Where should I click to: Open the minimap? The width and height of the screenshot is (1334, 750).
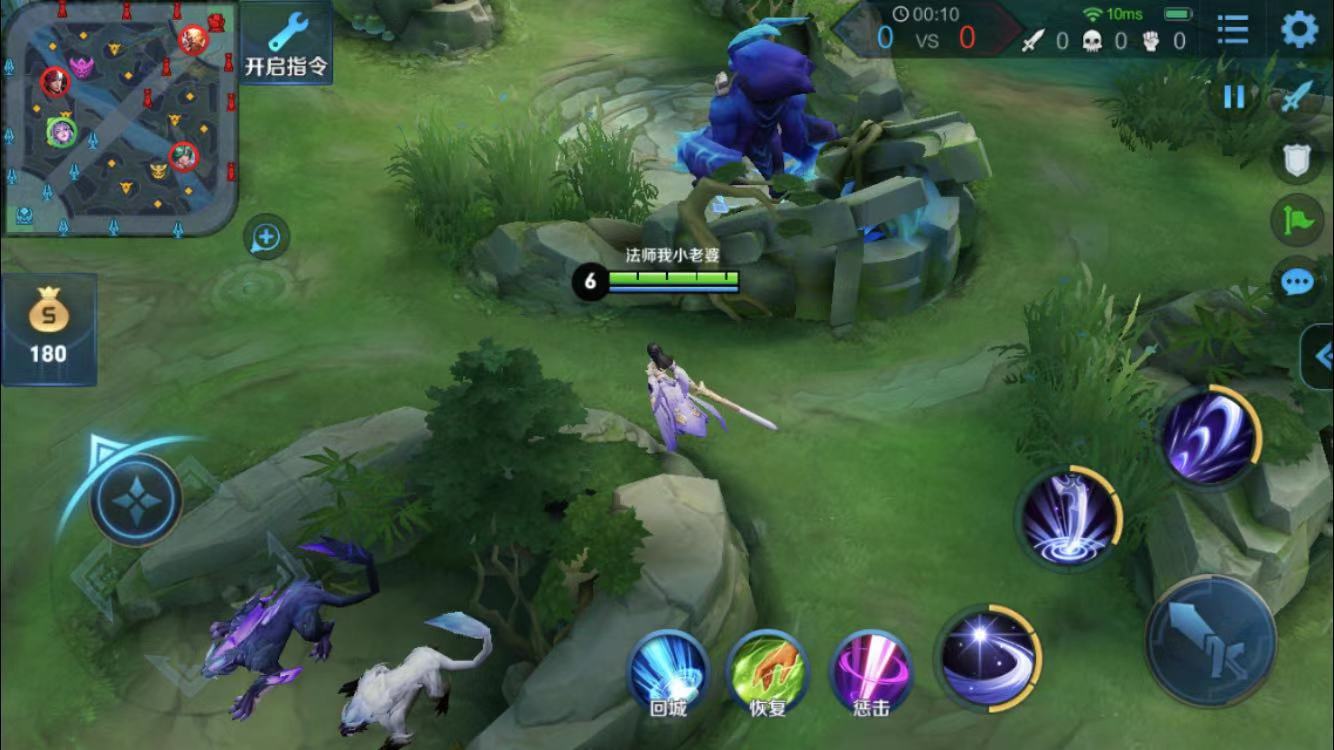tap(120, 117)
